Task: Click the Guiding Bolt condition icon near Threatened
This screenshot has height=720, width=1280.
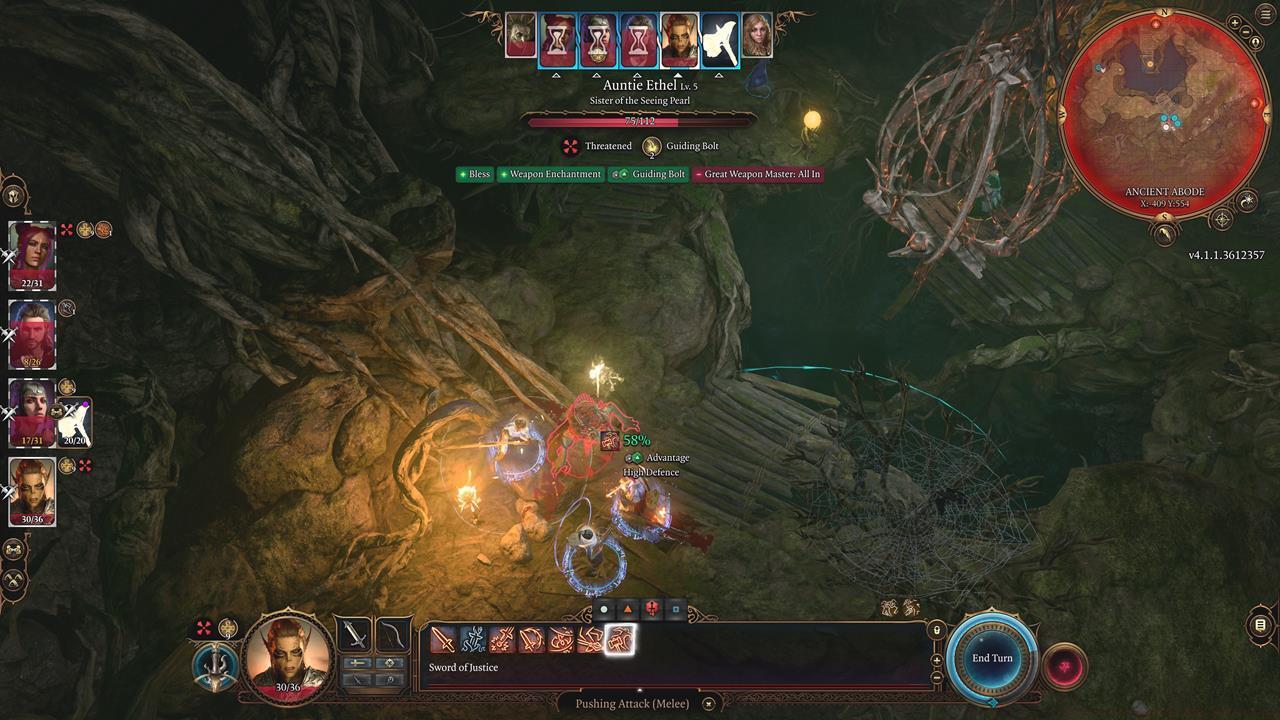Action: click(652, 146)
